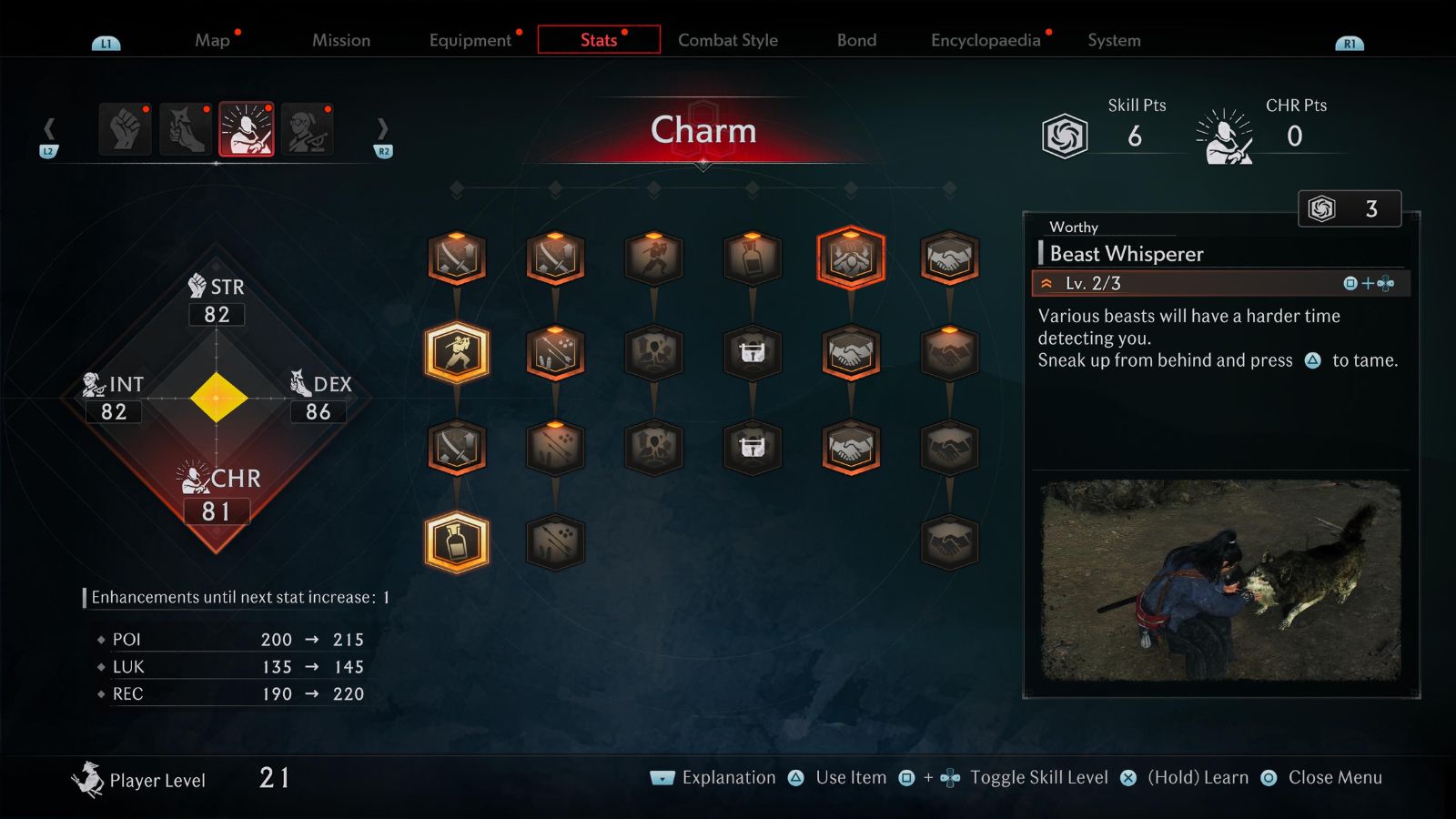Select the crossed swords skill node top left
This screenshot has height=819, width=1456.
tap(458, 258)
